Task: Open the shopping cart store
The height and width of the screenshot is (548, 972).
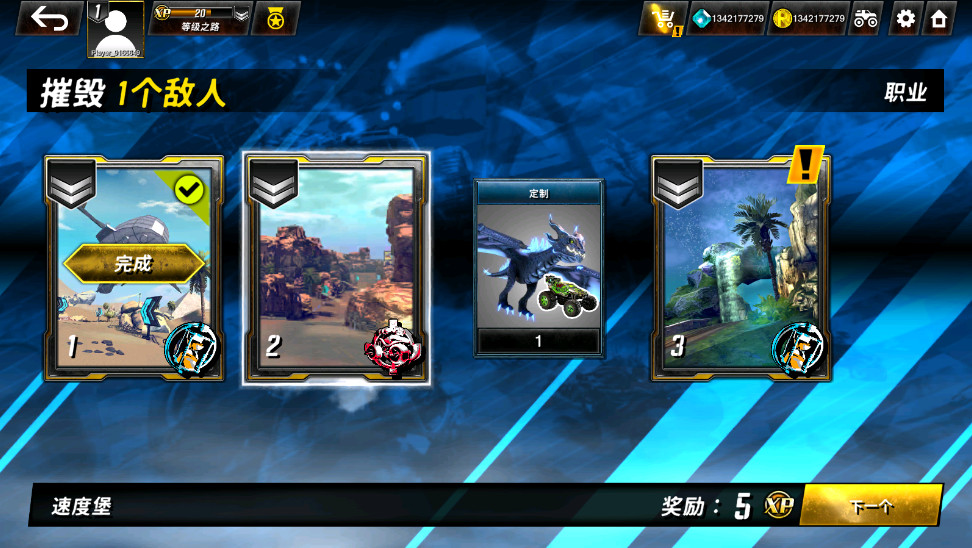Action: click(x=662, y=18)
